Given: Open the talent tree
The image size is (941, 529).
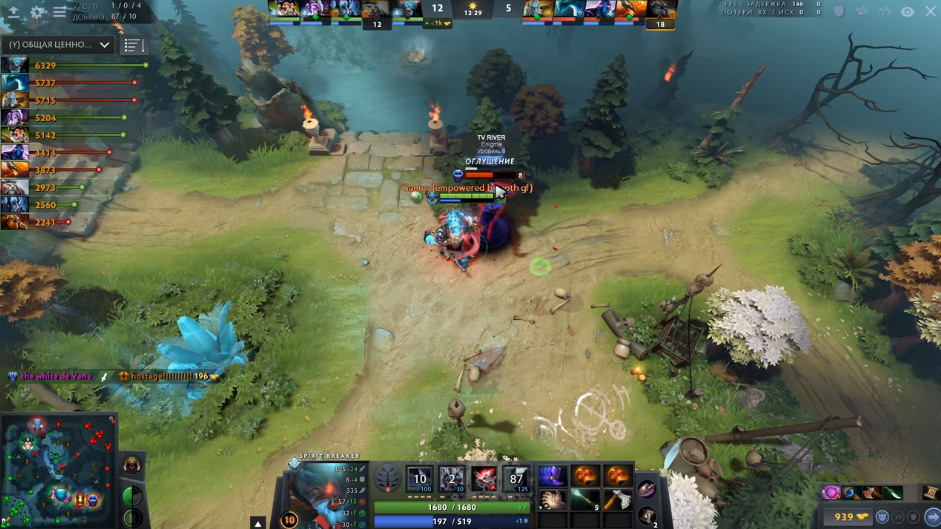Looking at the screenshot, I should (x=387, y=479).
